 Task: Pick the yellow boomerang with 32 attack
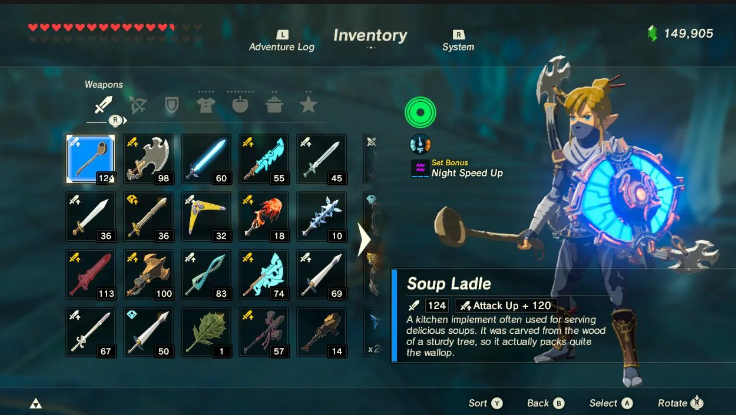click(206, 216)
